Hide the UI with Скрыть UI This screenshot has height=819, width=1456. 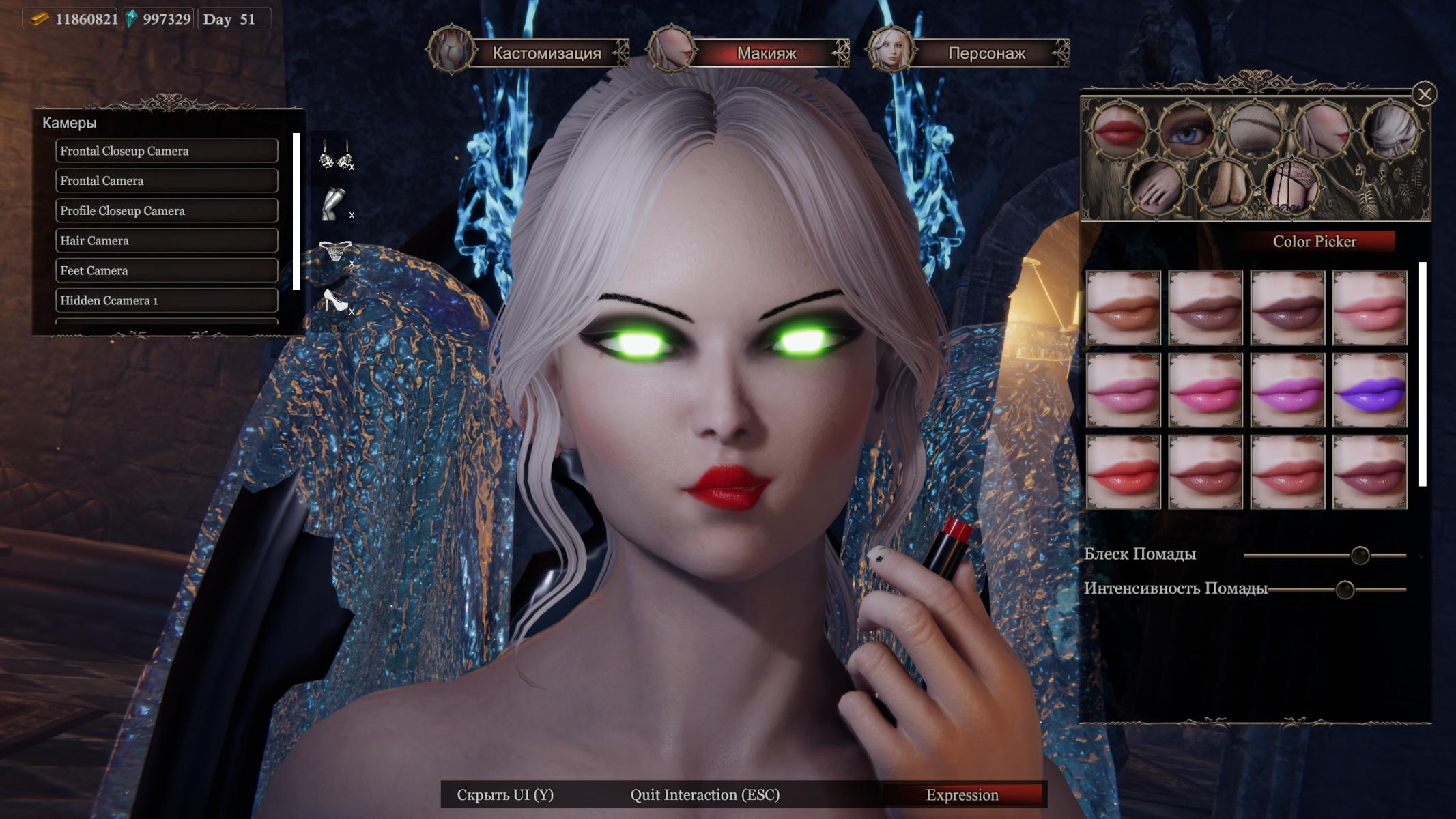point(505,795)
